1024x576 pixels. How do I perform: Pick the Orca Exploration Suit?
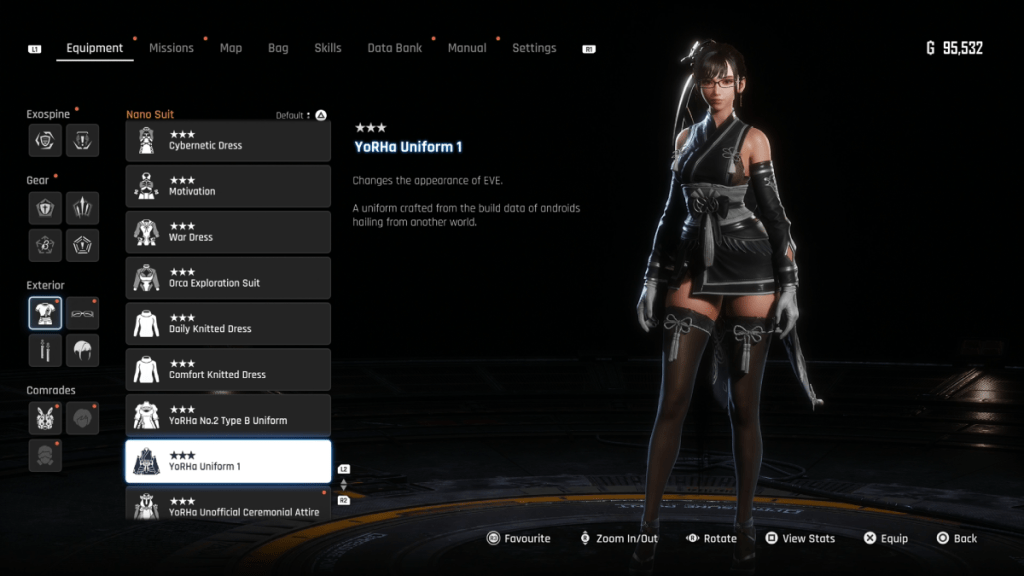coord(228,278)
